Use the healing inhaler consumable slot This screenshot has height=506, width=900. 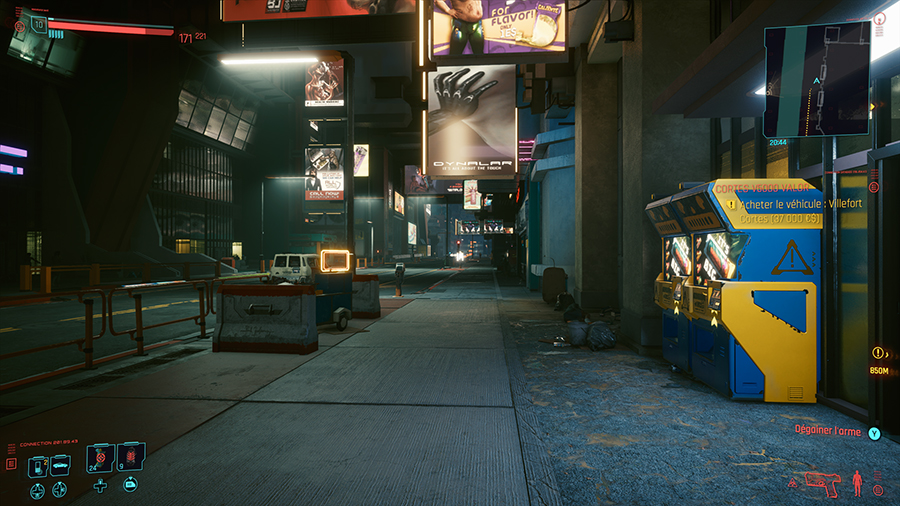100,459
